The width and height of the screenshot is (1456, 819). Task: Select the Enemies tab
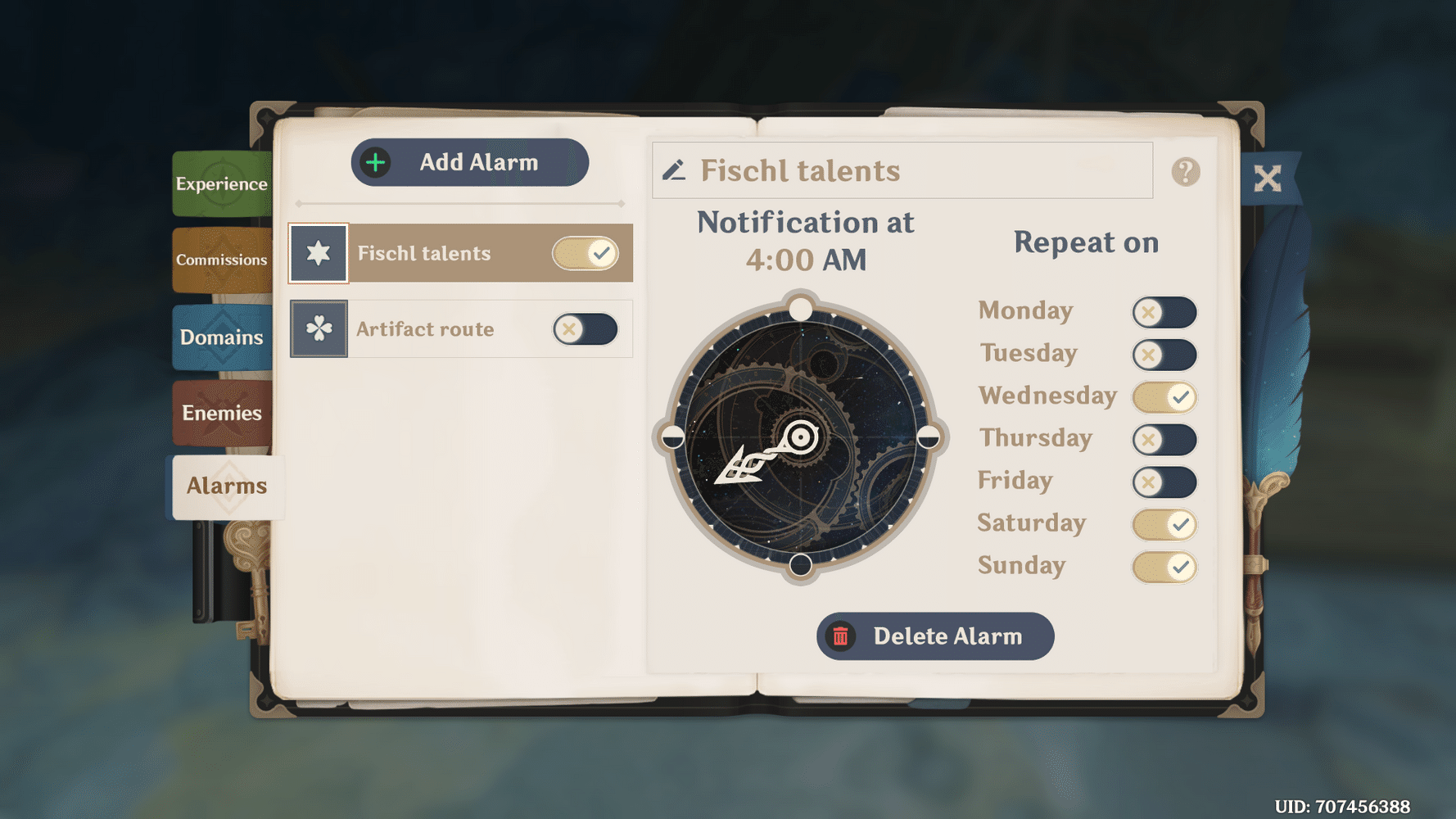[221, 413]
